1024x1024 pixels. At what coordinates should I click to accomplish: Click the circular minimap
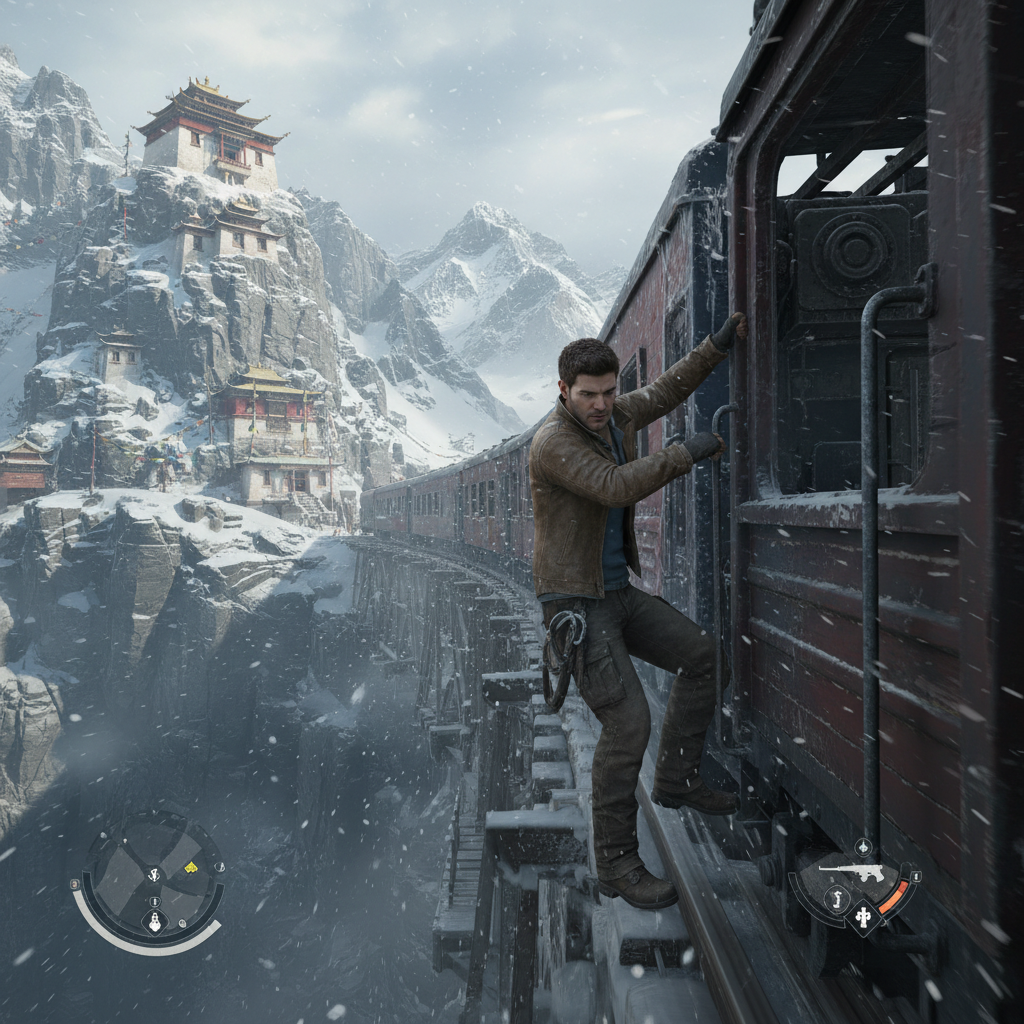(x=152, y=877)
